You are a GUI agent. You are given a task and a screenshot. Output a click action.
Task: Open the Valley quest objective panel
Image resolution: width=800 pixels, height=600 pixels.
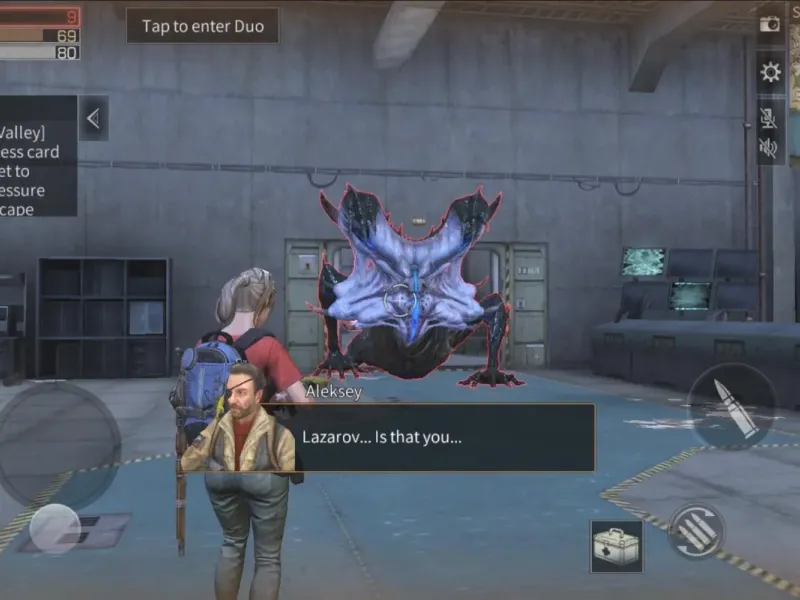[37, 156]
